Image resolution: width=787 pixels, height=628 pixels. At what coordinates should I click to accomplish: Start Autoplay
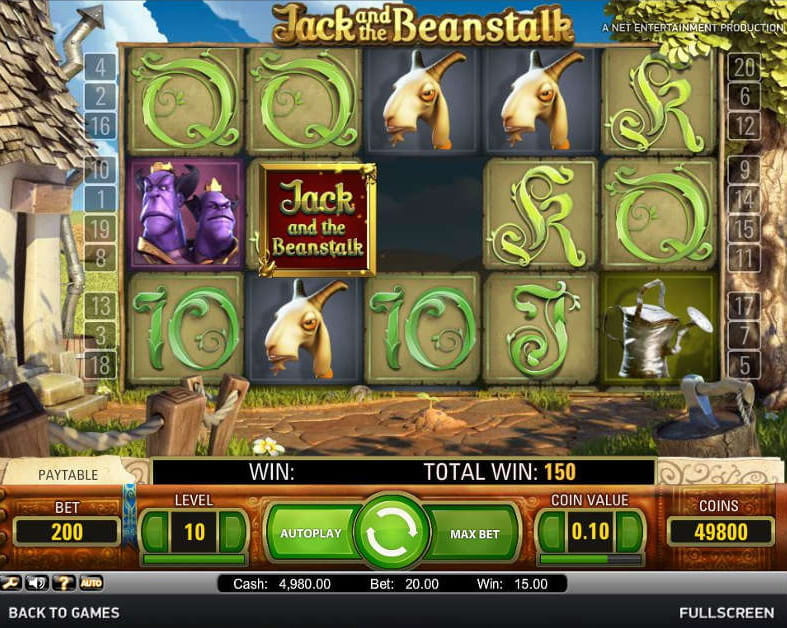[x=311, y=534]
